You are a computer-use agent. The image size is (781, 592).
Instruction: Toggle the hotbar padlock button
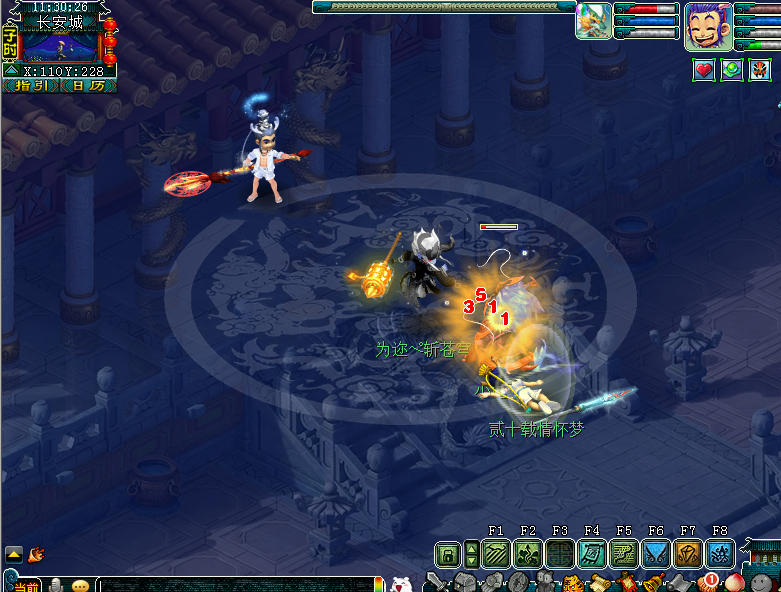click(447, 554)
